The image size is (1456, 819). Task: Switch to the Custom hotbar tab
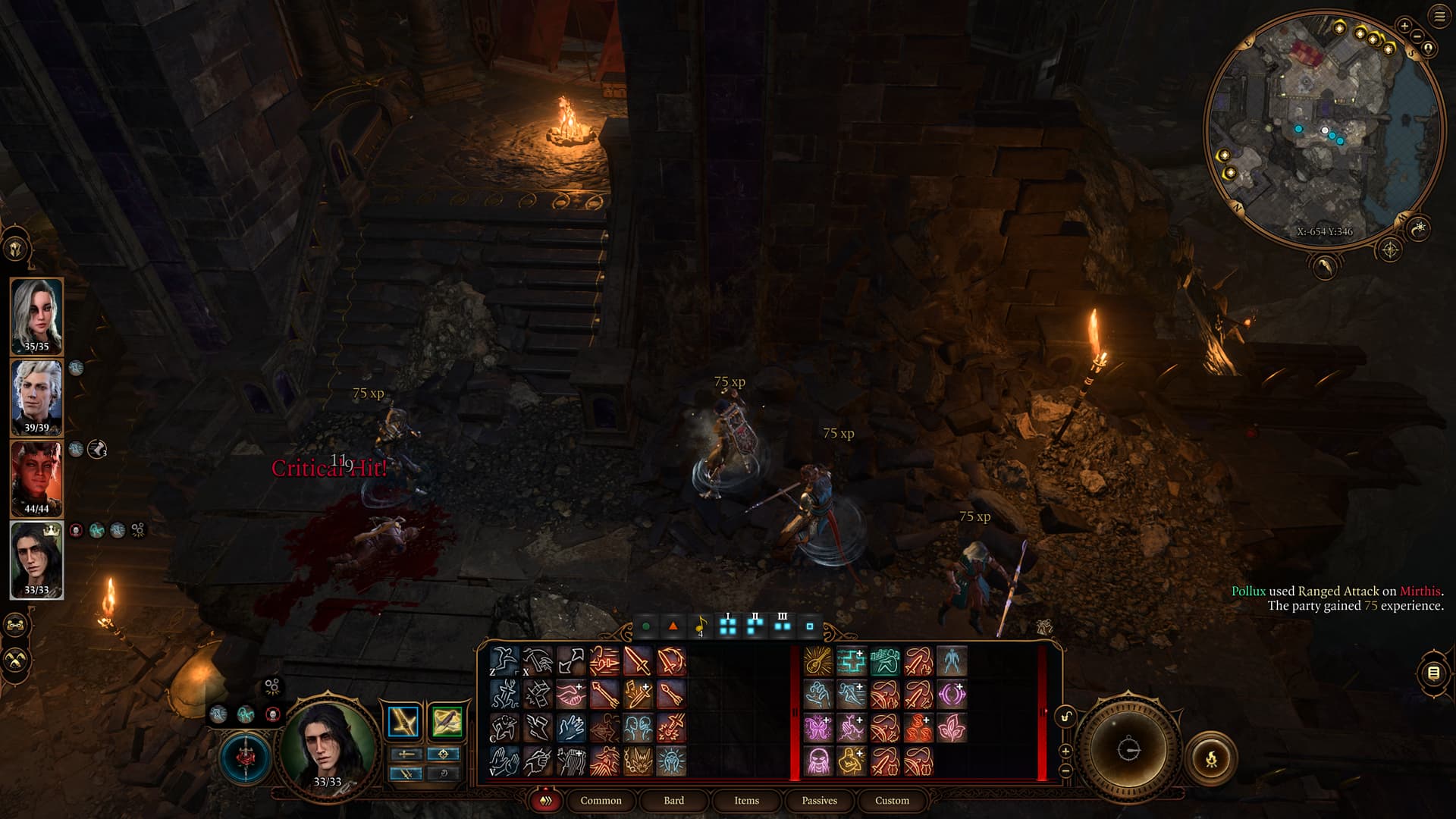892,800
